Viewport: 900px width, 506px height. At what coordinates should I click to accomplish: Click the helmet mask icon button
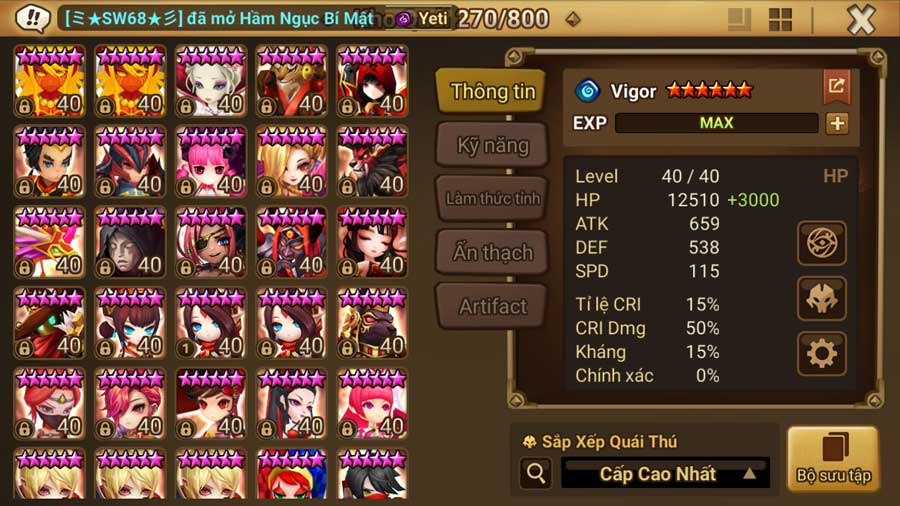point(822,298)
